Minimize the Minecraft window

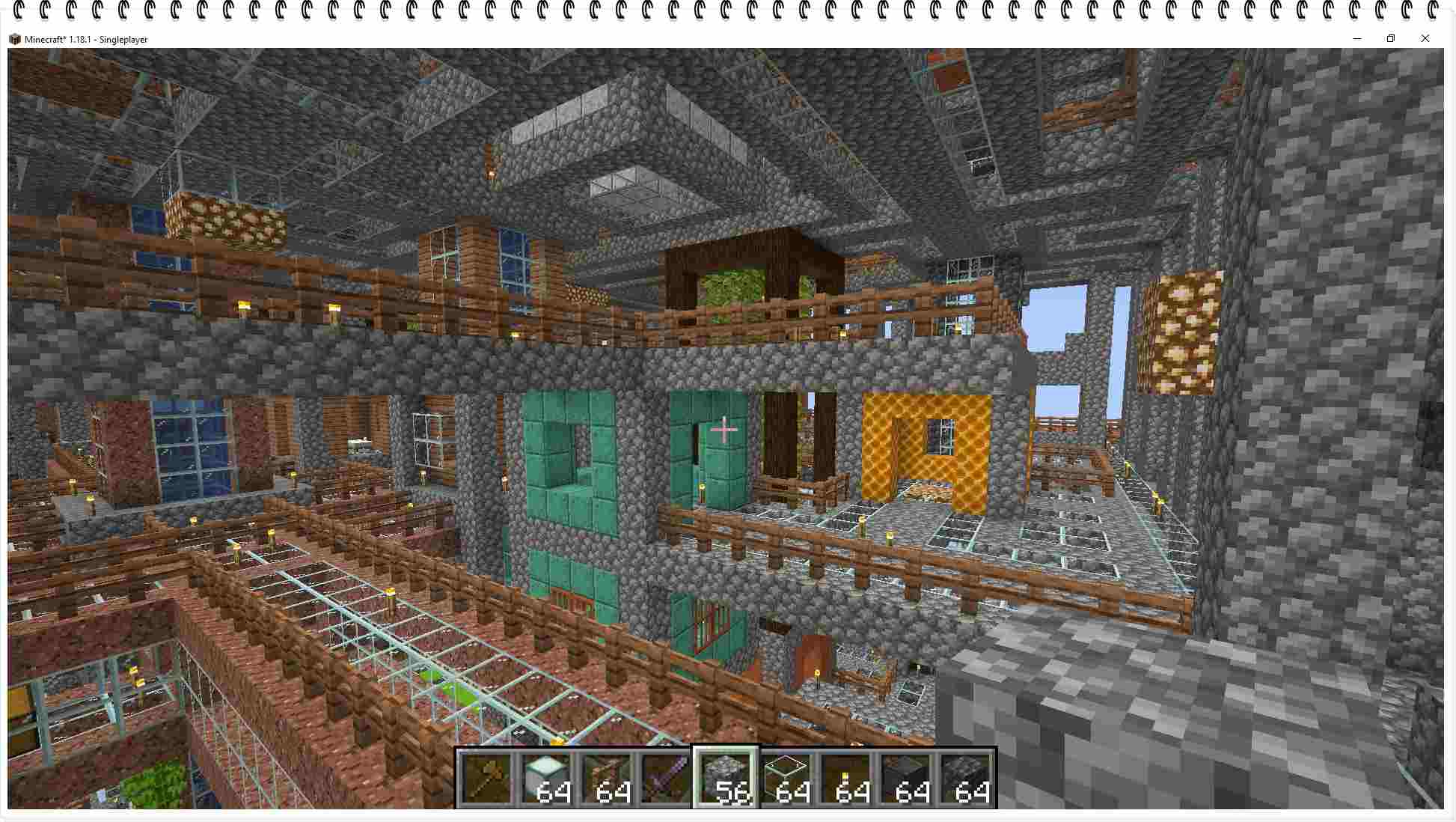point(1356,38)
